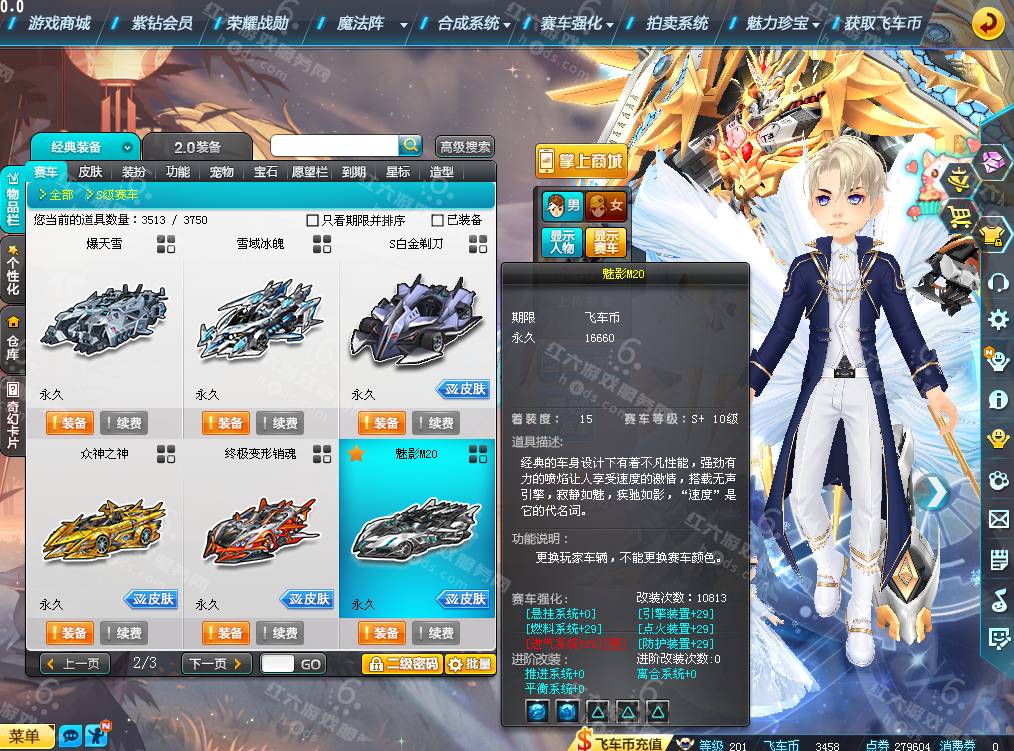Open the 拍卖系统 auction menu
Viewport: 1014px width, 751px height.
tap(677, 23)
